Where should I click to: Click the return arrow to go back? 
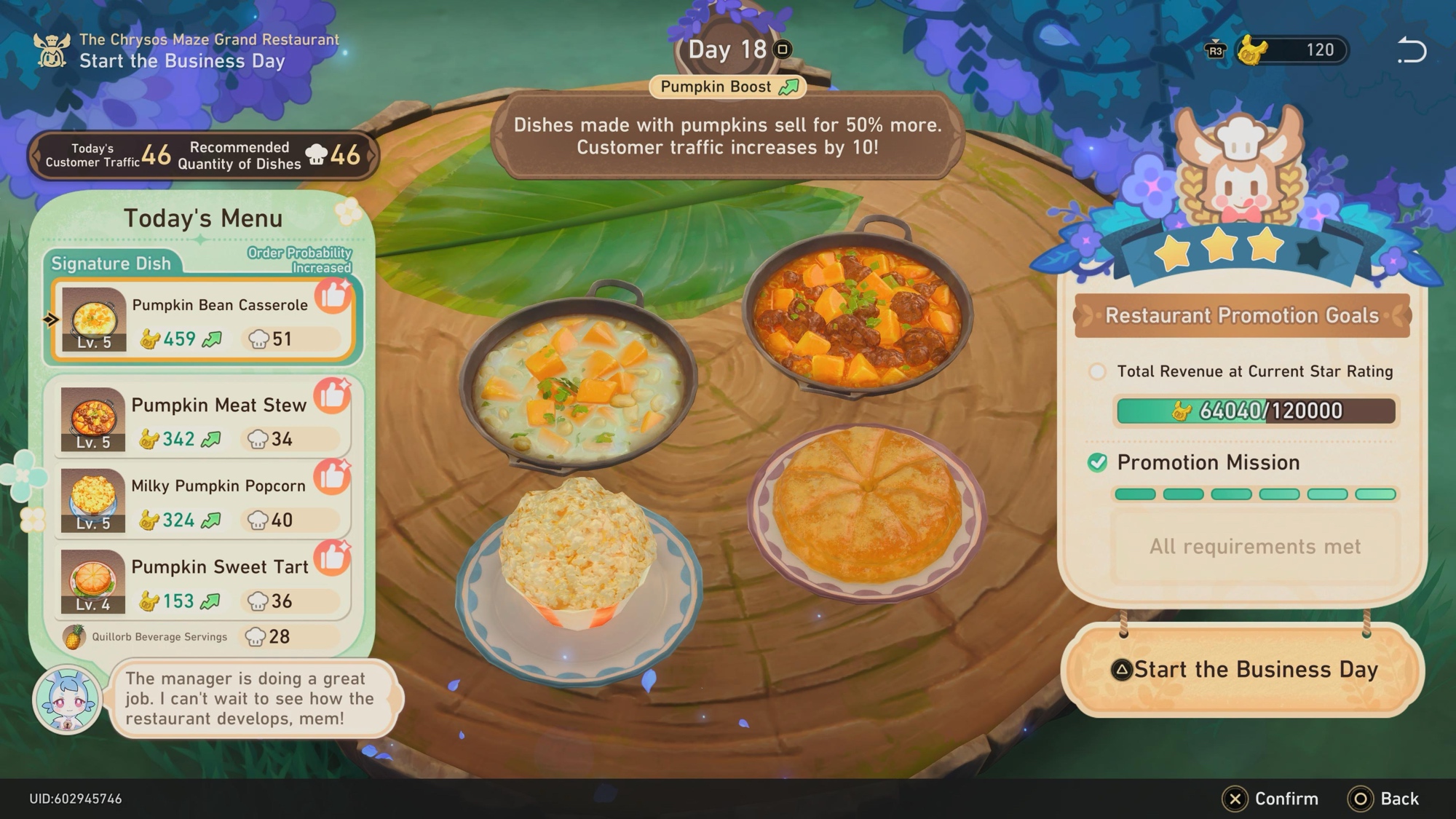(x=1411, y=50)
